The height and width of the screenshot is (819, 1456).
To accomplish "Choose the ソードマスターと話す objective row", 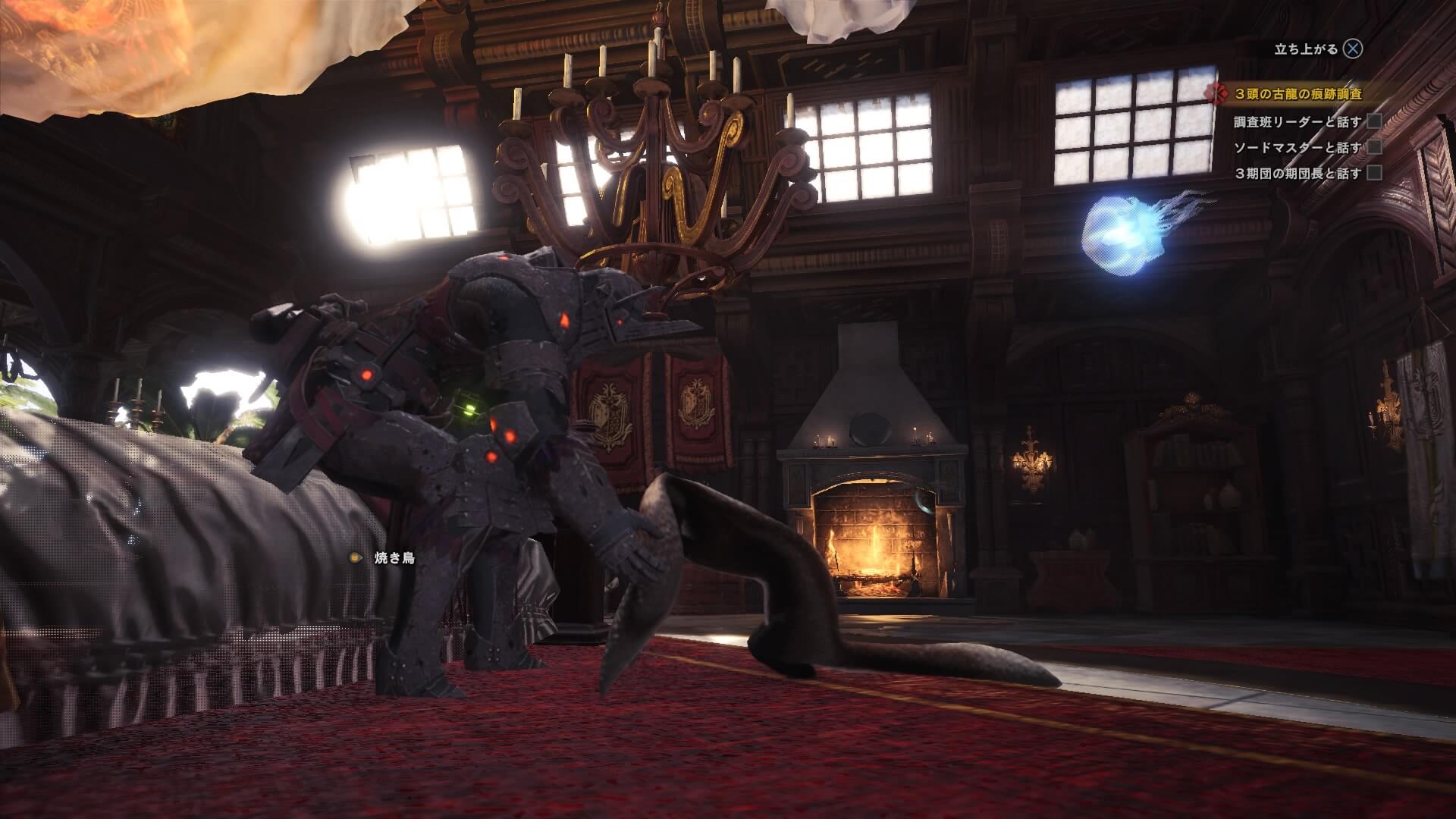I will click(x=1298, y=147).
